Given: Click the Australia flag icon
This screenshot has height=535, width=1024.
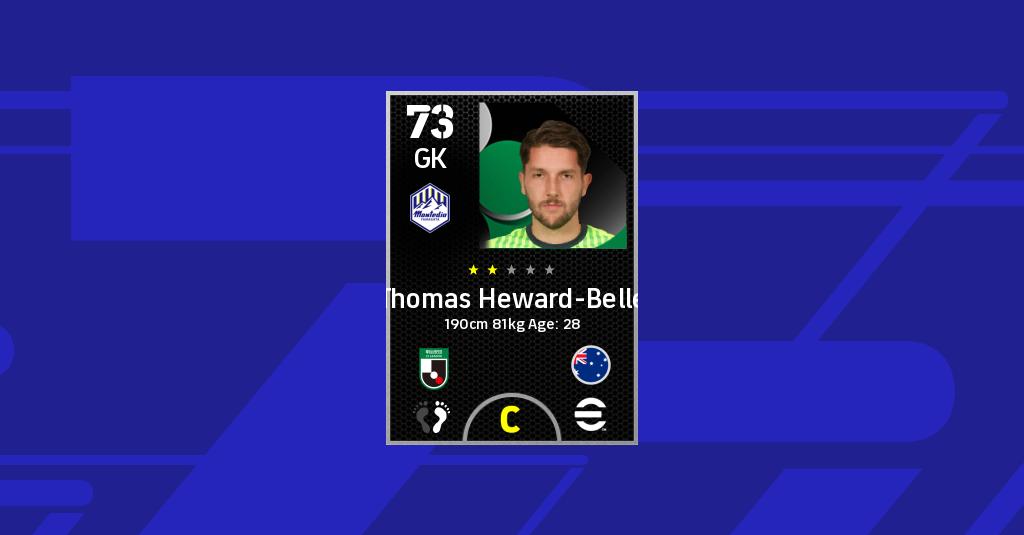Looking at the screenshot, I should (x=591, y=365).
